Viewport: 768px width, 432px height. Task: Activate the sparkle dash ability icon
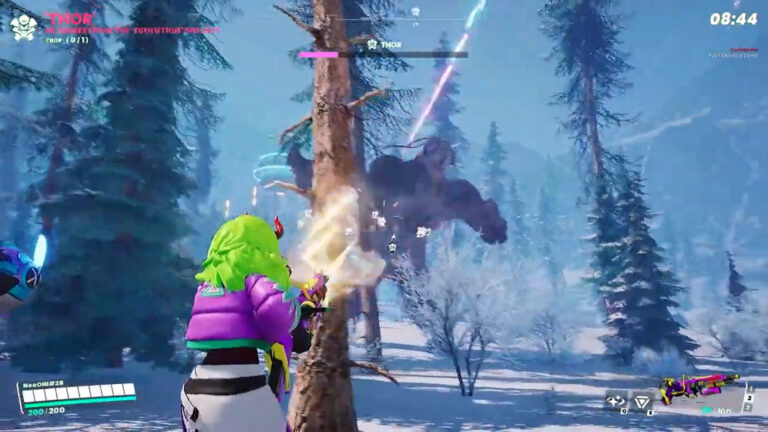point(615,402)
